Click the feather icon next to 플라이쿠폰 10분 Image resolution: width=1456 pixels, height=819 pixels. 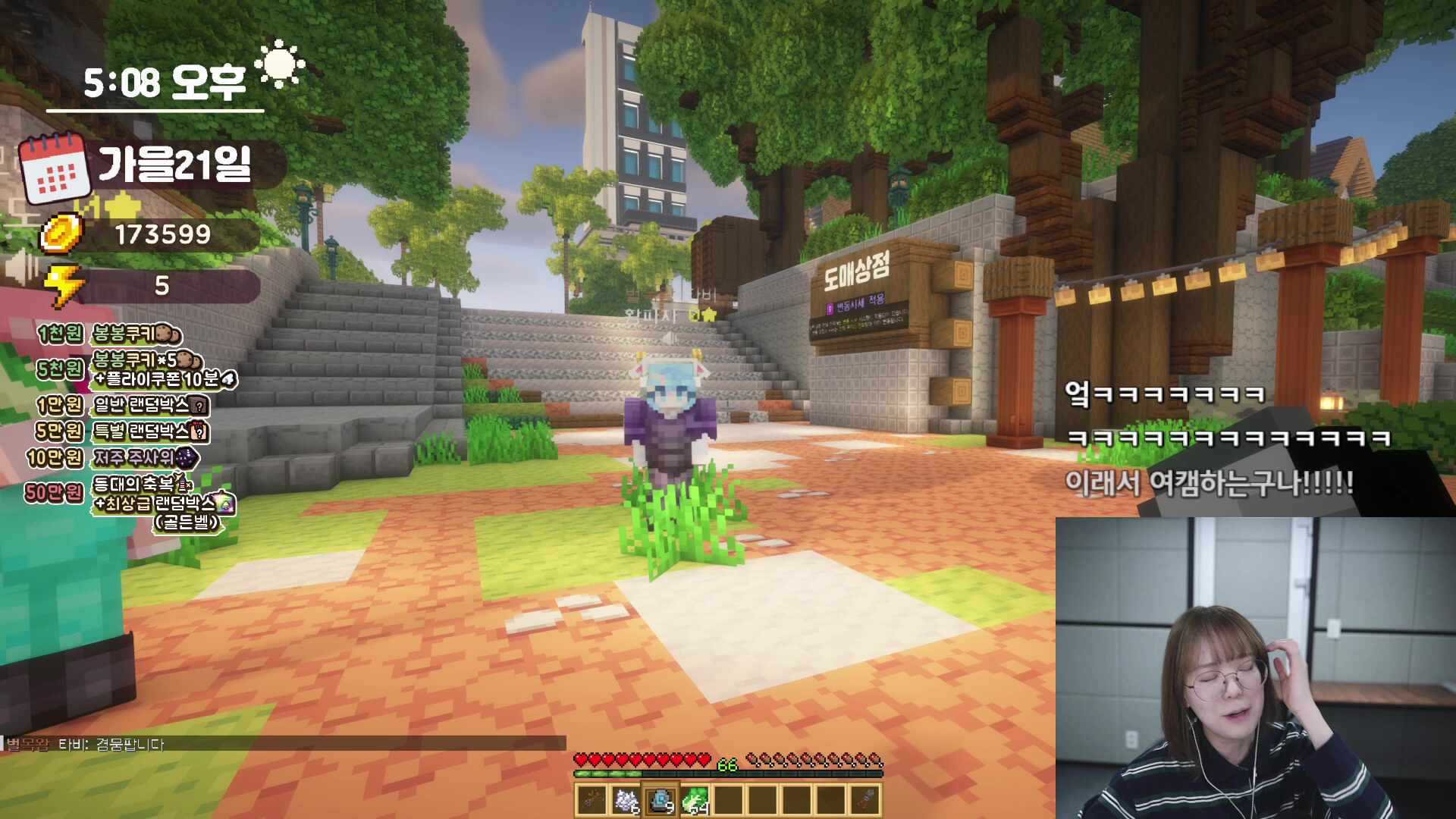(x=230, y=379)
